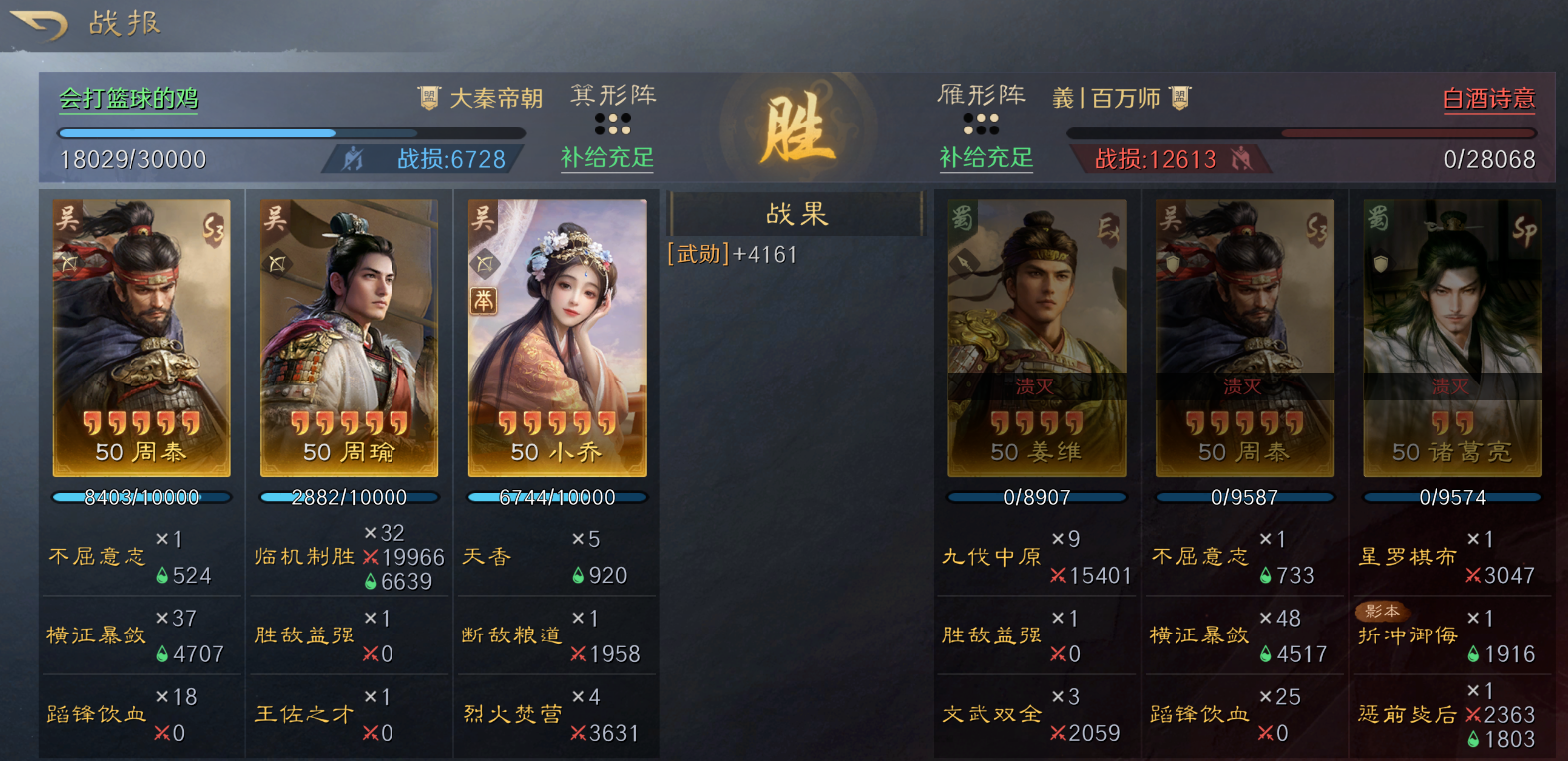
Task: Click the 雁形阵 formation dots icon
Action: tap(983, 123)
